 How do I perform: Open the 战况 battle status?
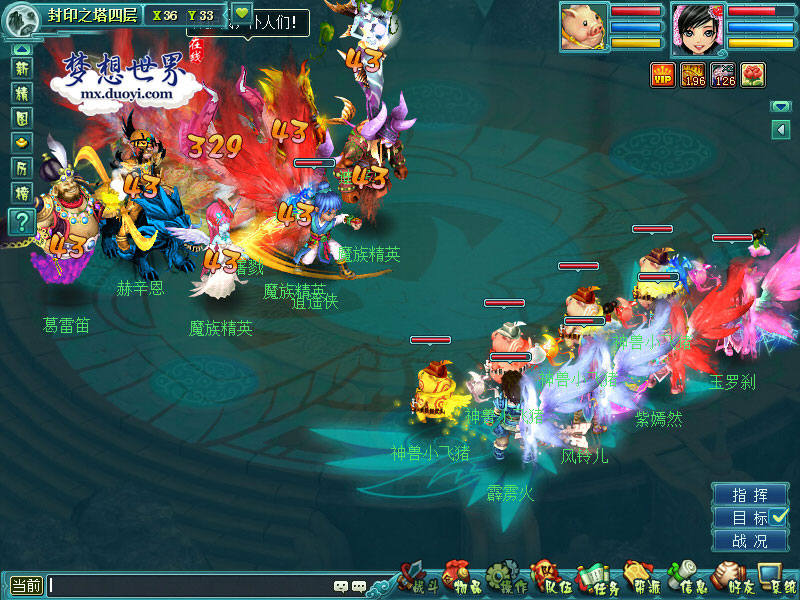point(750,541)
